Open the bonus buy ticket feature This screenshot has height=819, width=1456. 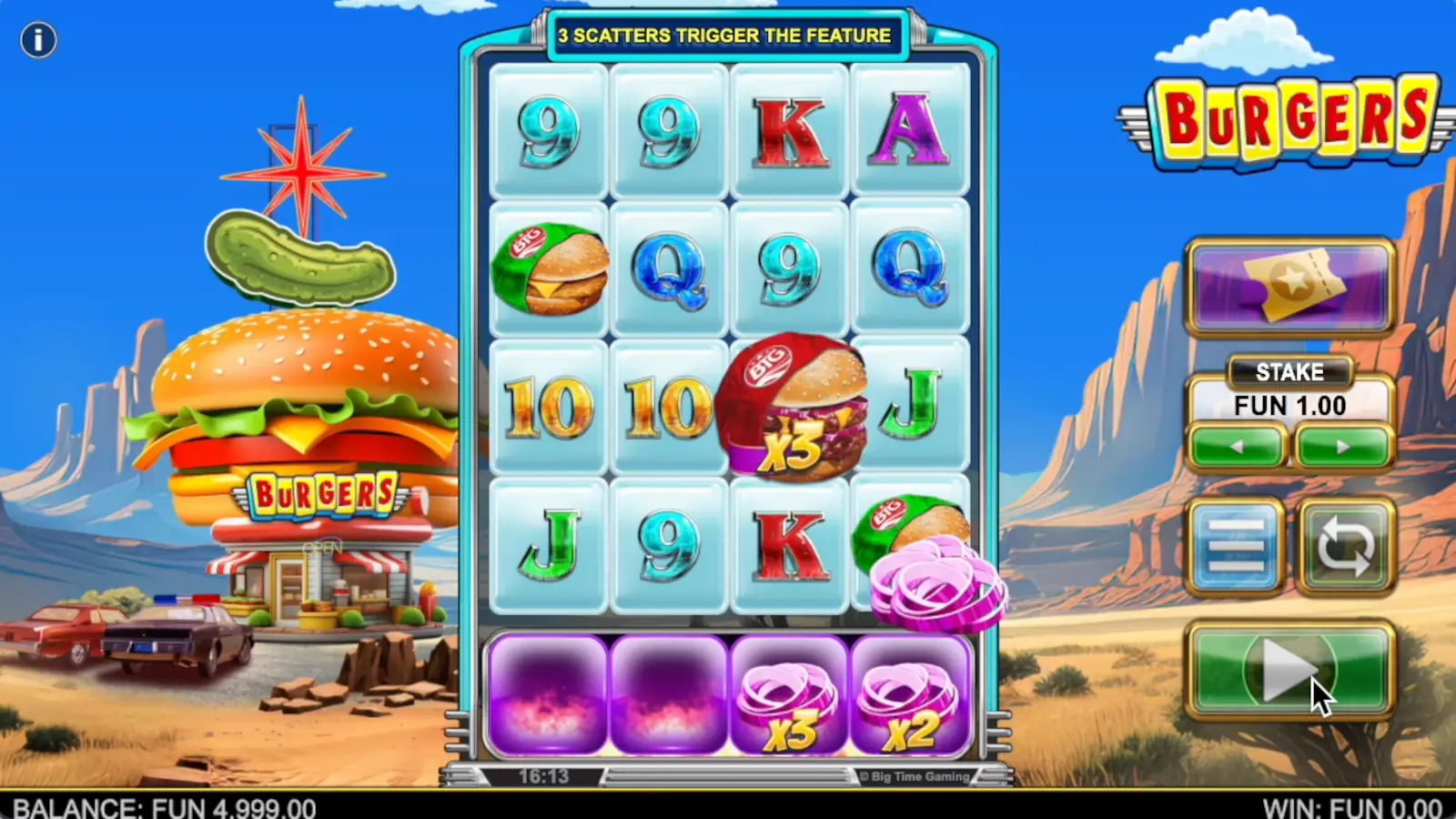click(x=1290, y=285)
